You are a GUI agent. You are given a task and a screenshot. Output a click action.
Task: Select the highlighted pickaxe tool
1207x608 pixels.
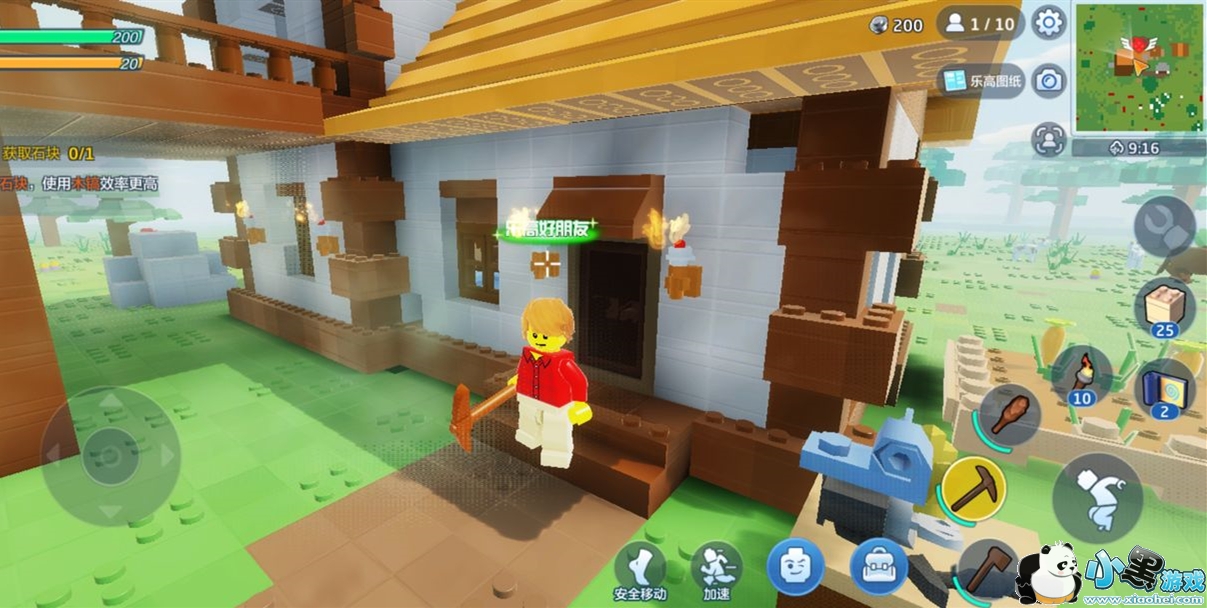[973, 487]
